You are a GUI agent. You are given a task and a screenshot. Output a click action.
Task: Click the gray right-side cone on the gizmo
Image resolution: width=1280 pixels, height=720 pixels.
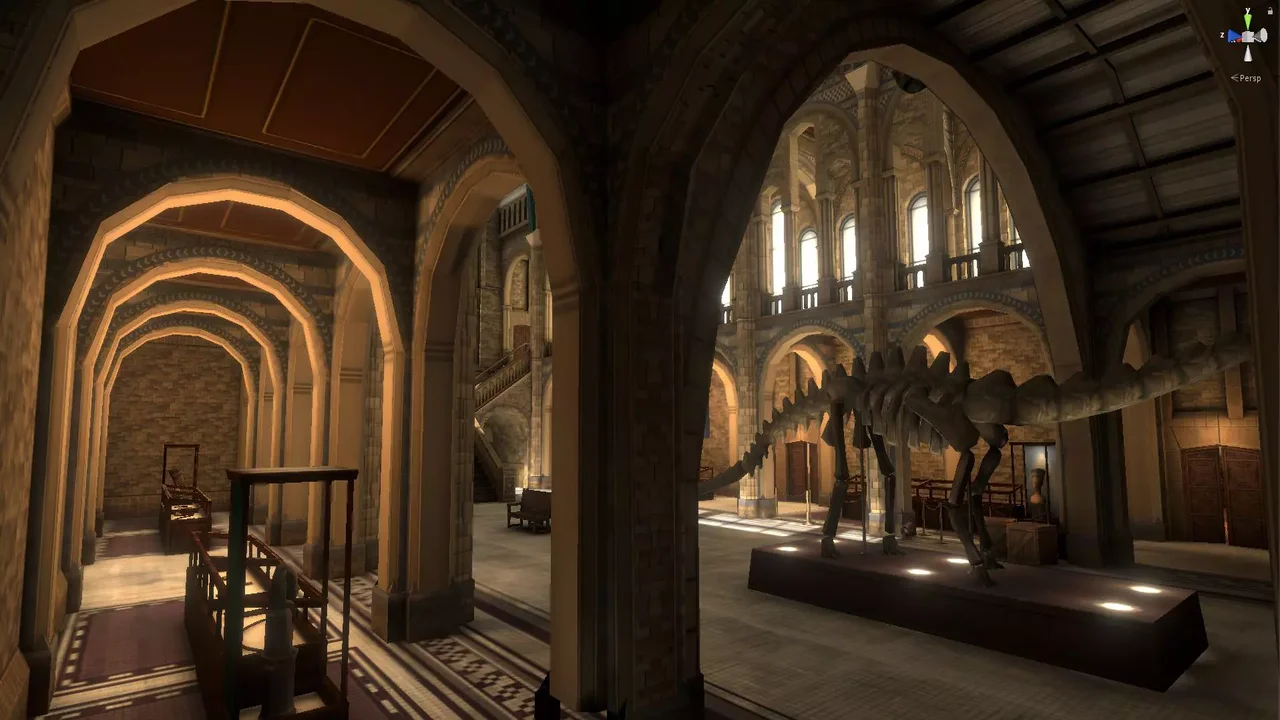pos(1262,37)
